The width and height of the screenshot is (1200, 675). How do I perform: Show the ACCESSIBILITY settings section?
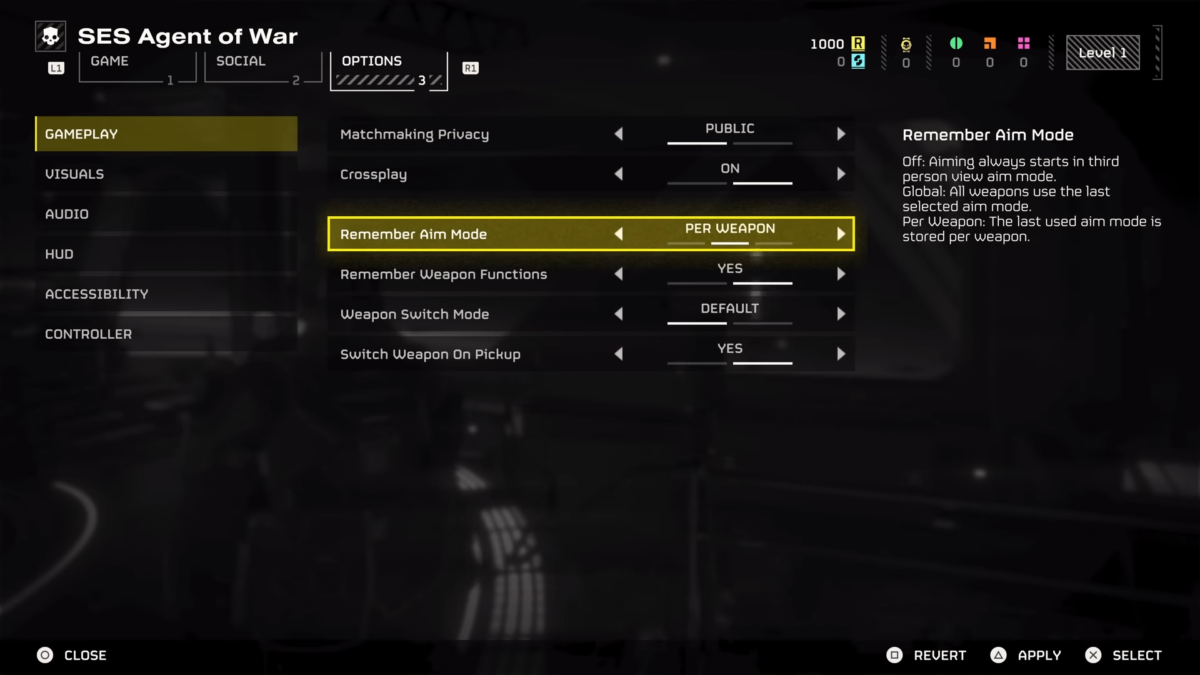click(x=166, y=294)
